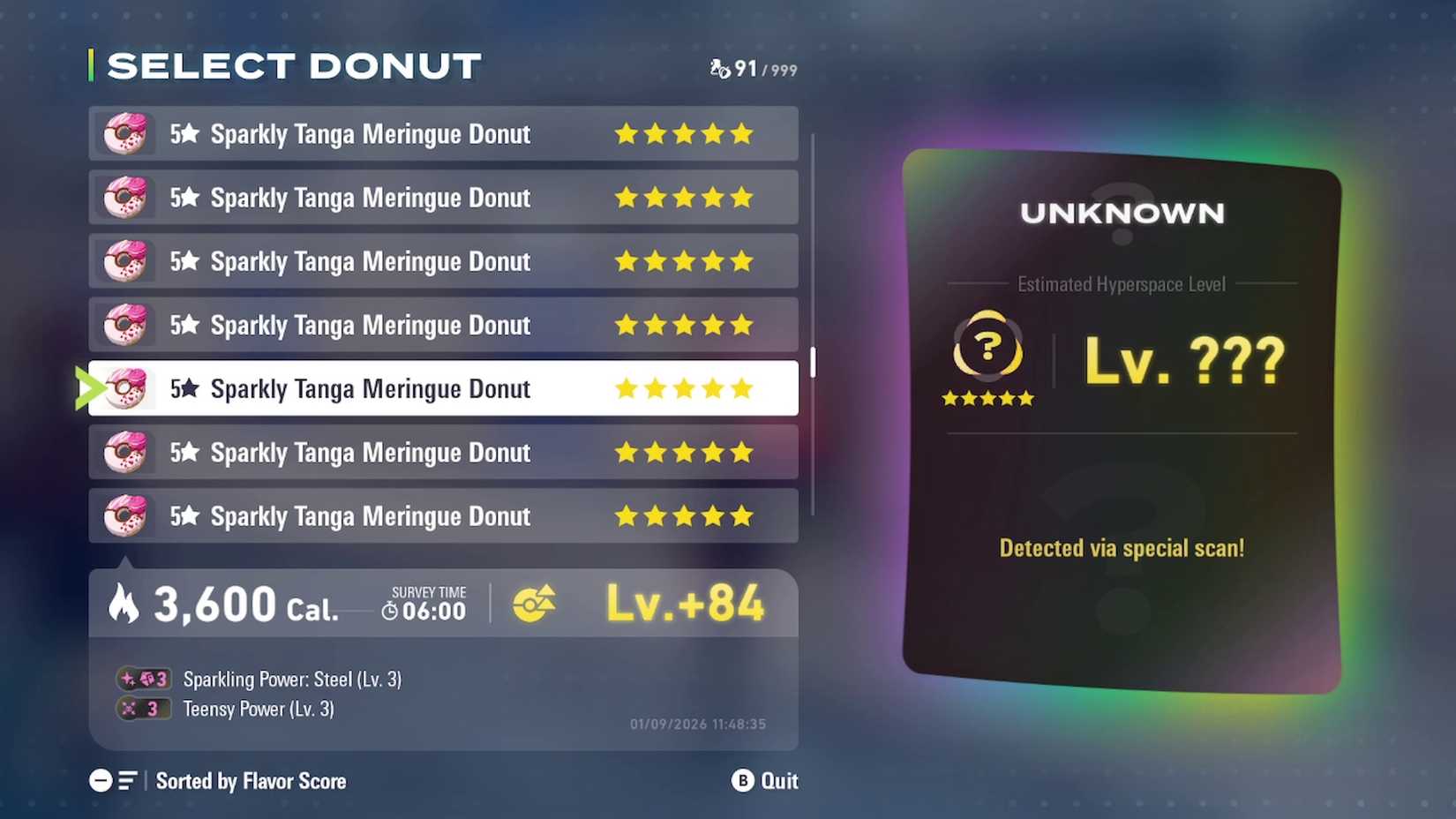Click the Sparkling Power: Steel ability icon
This screenshot has height=819, width=1456.
tap(144, 679)
